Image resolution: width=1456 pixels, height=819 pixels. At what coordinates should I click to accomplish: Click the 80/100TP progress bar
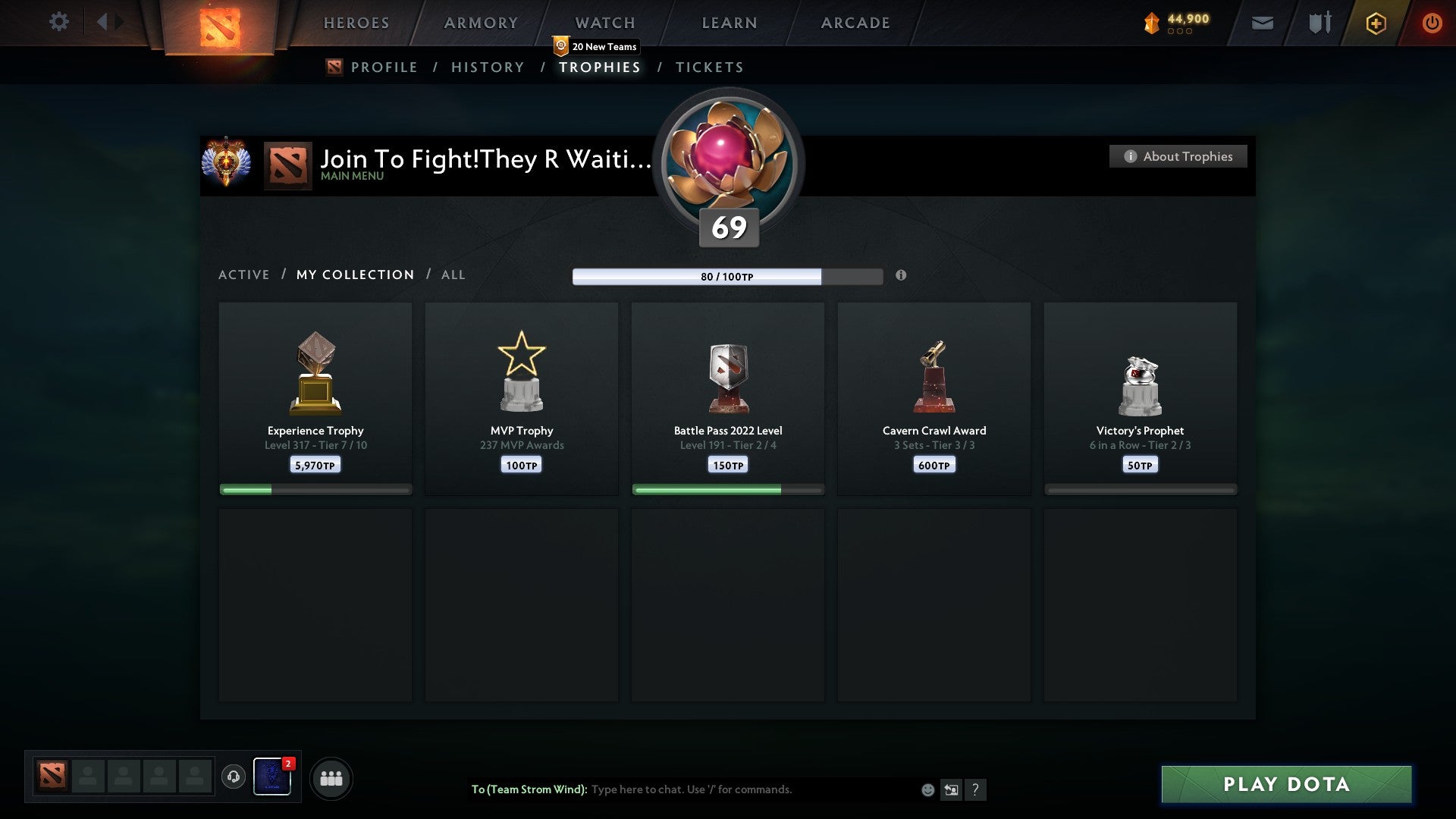tap(726, 277)
